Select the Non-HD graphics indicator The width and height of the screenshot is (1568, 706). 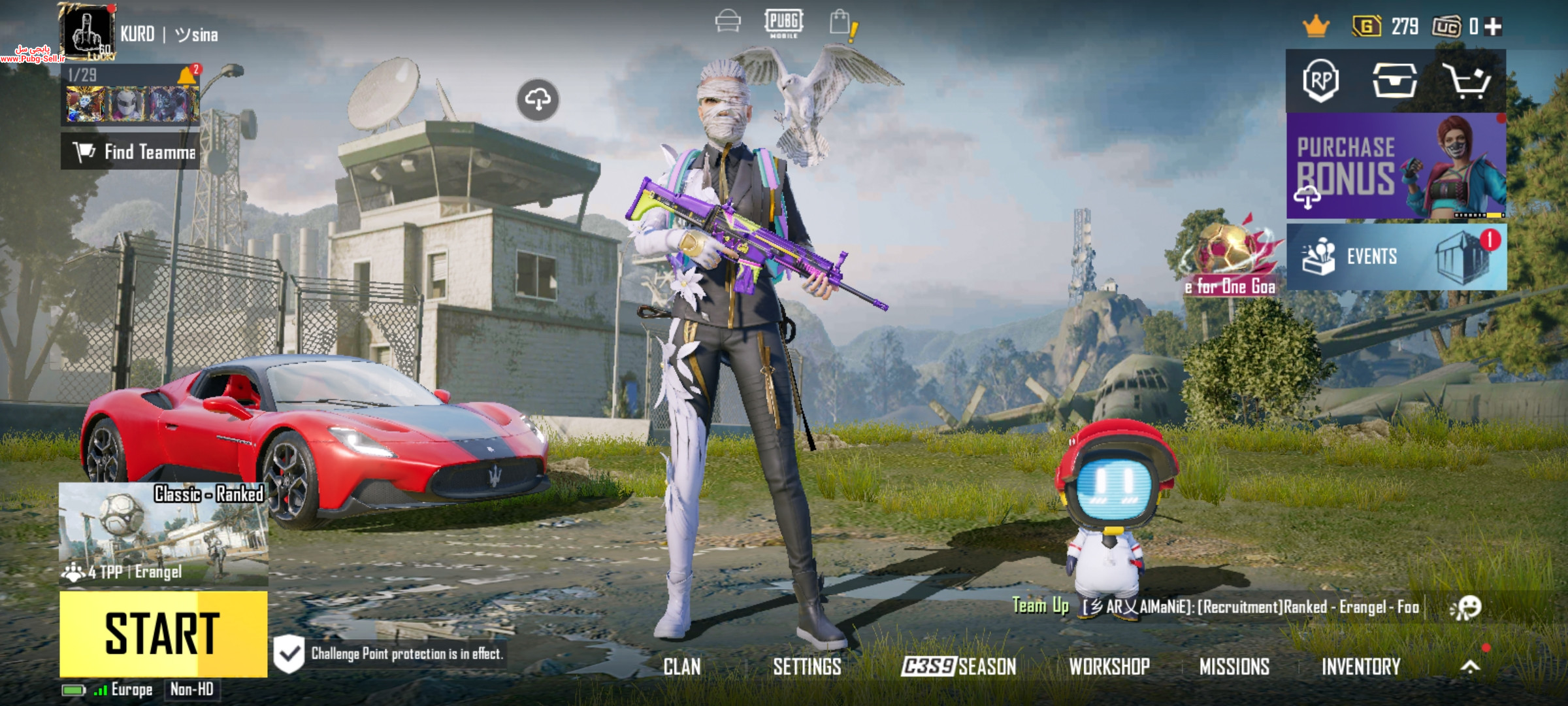click(x=191, y=689)
